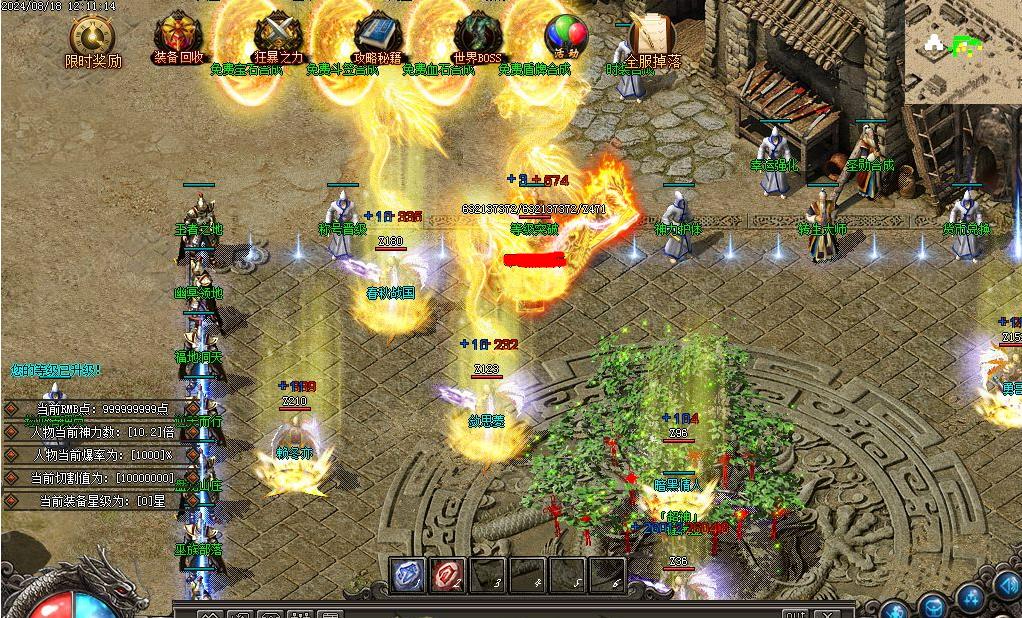Open the 装备回收 equipment recycle menu
The width and height of the screenshot is (1022, 618).
(179, 33)
